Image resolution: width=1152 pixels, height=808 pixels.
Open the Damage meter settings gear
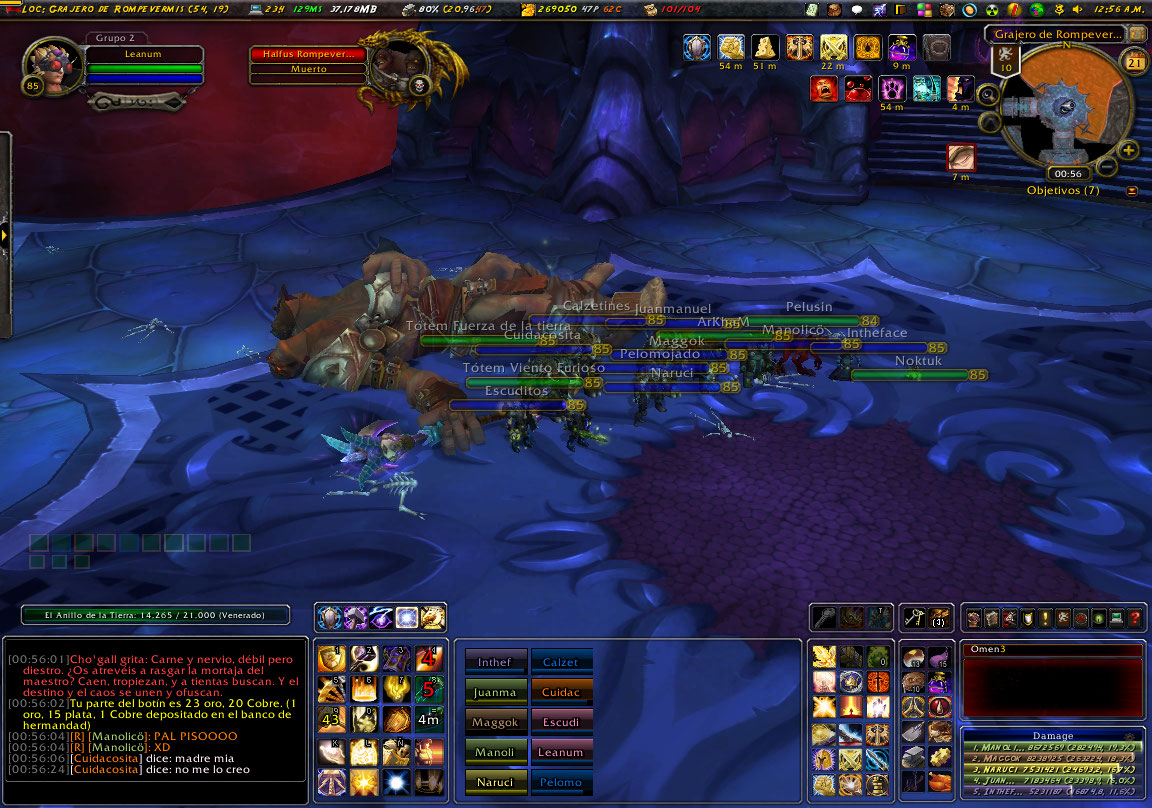(x=1131, y=735)
